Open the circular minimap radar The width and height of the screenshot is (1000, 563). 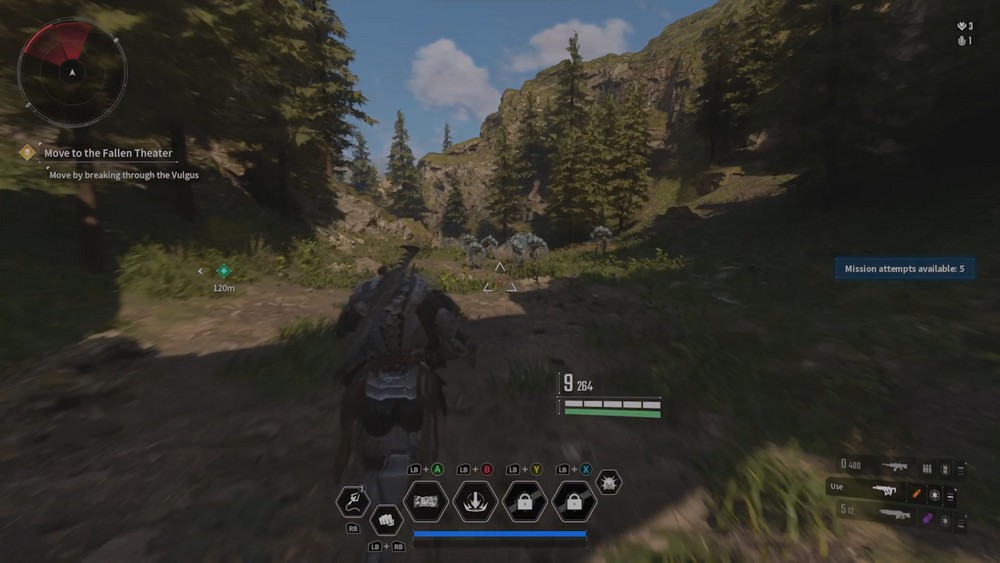(x=73, y=72)
